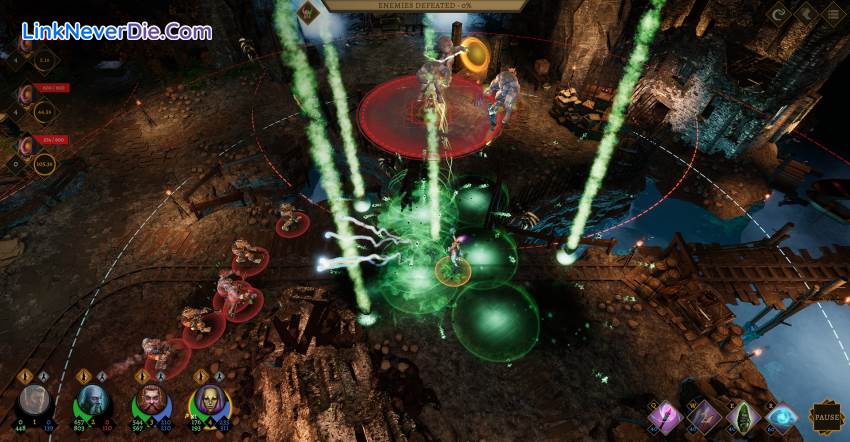Viewport: 850px width, 442px height.
Task: Click the diamond emblem beside the enemies-defeated banner
Action: pyautogui.click(x=310, y=12)
